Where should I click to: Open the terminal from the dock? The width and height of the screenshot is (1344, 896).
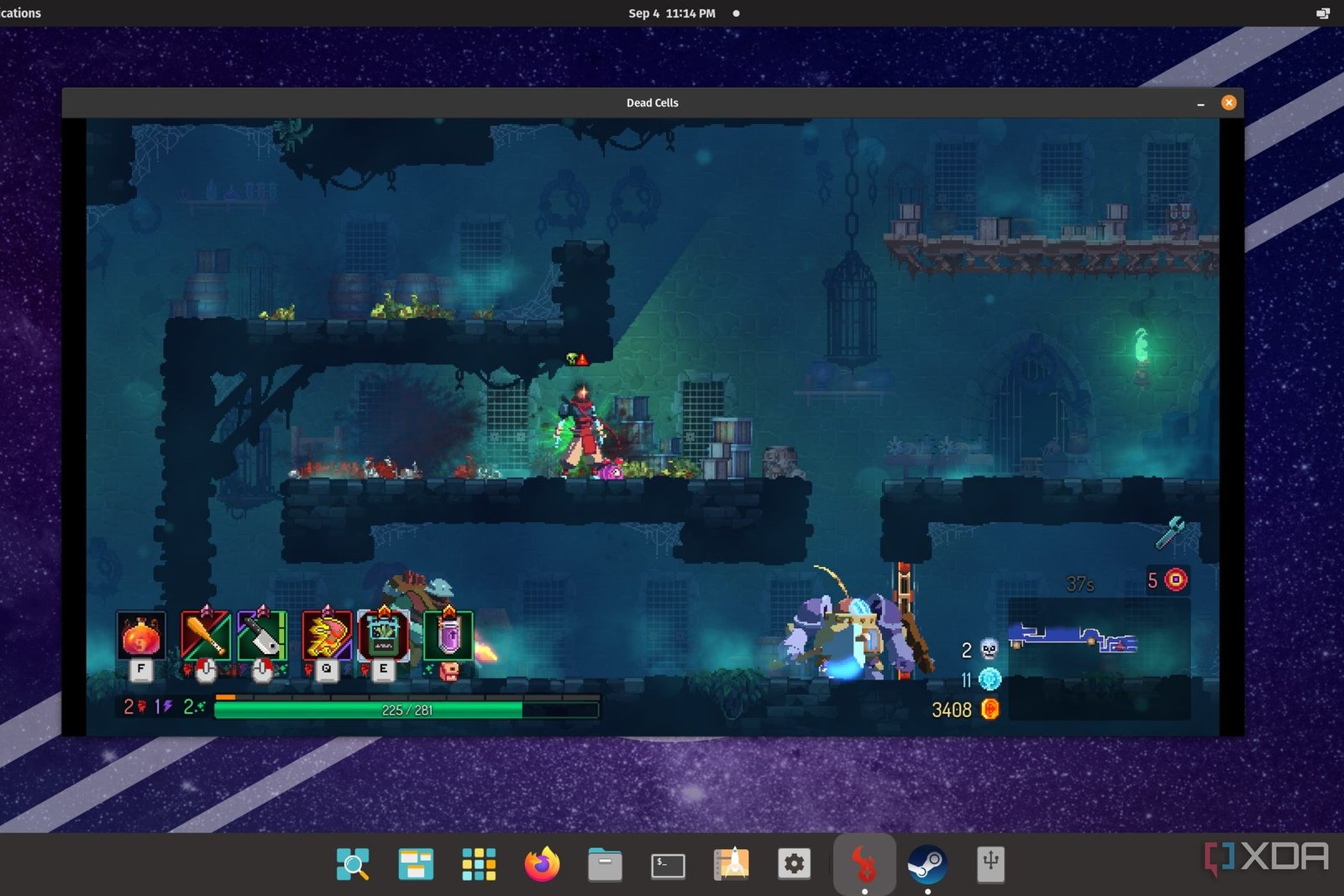point(668,863)
